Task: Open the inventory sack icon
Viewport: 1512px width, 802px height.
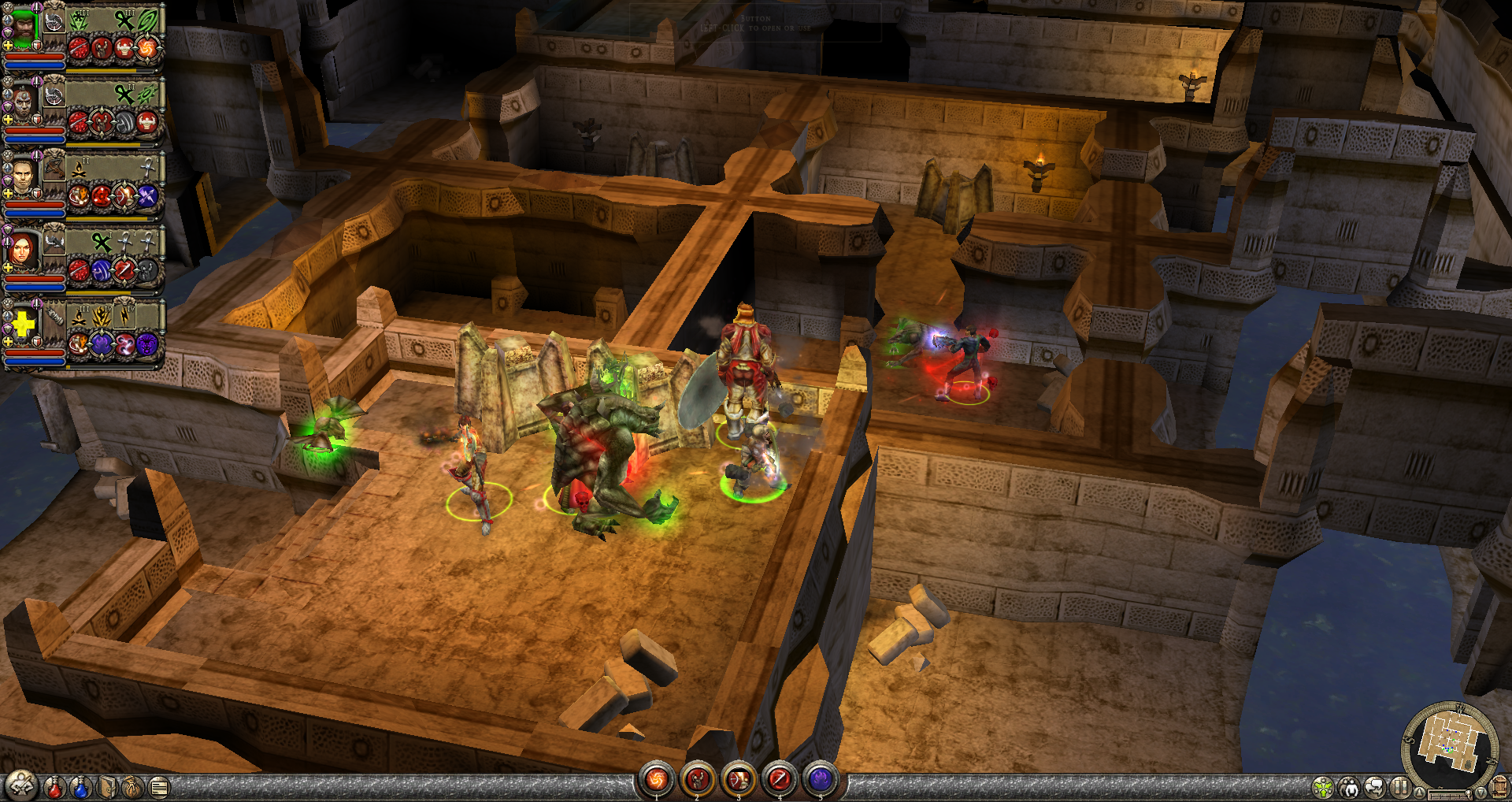Action: point(134,786)
